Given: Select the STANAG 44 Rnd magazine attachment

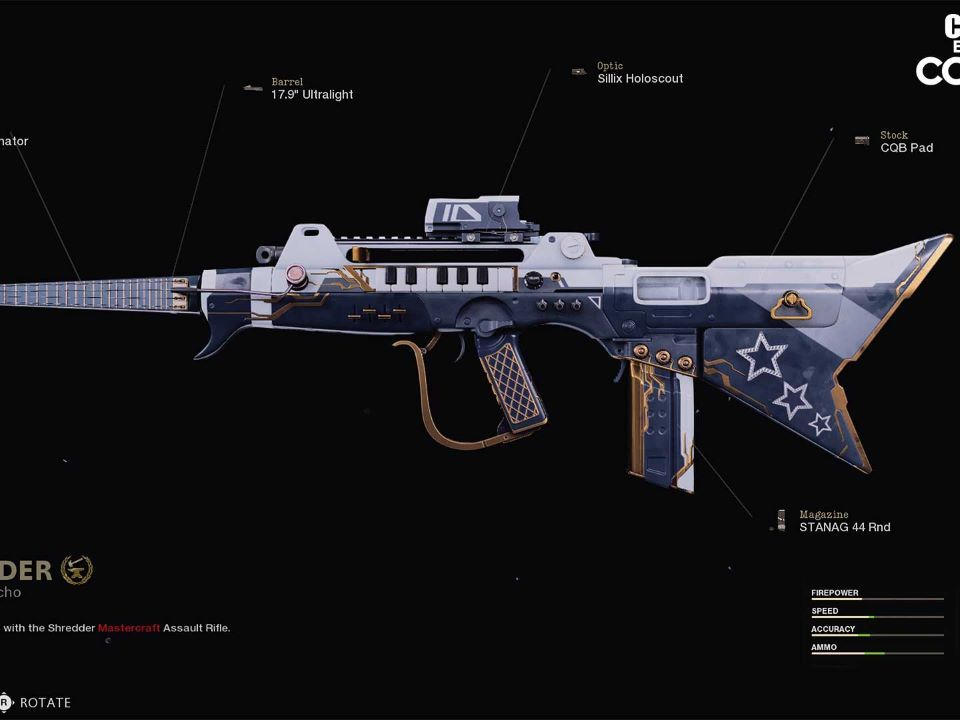Looking at the screenshot, I should coord(844,527).
